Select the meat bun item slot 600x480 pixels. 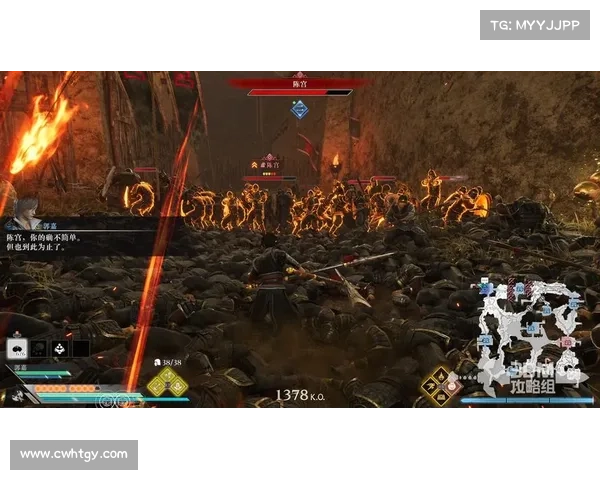tap(17, 348)
